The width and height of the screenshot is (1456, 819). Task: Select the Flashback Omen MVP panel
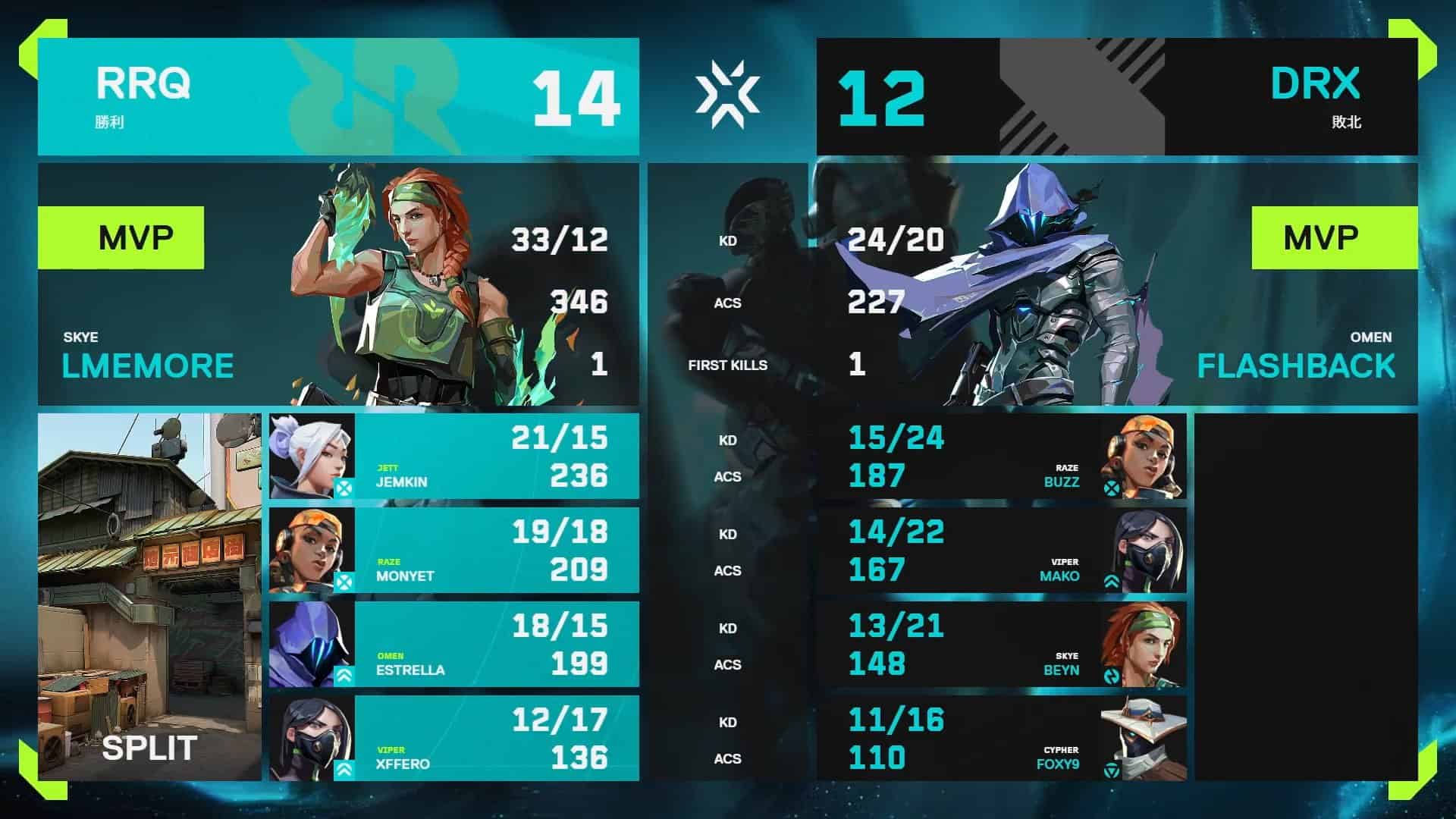pos(1116,284)
